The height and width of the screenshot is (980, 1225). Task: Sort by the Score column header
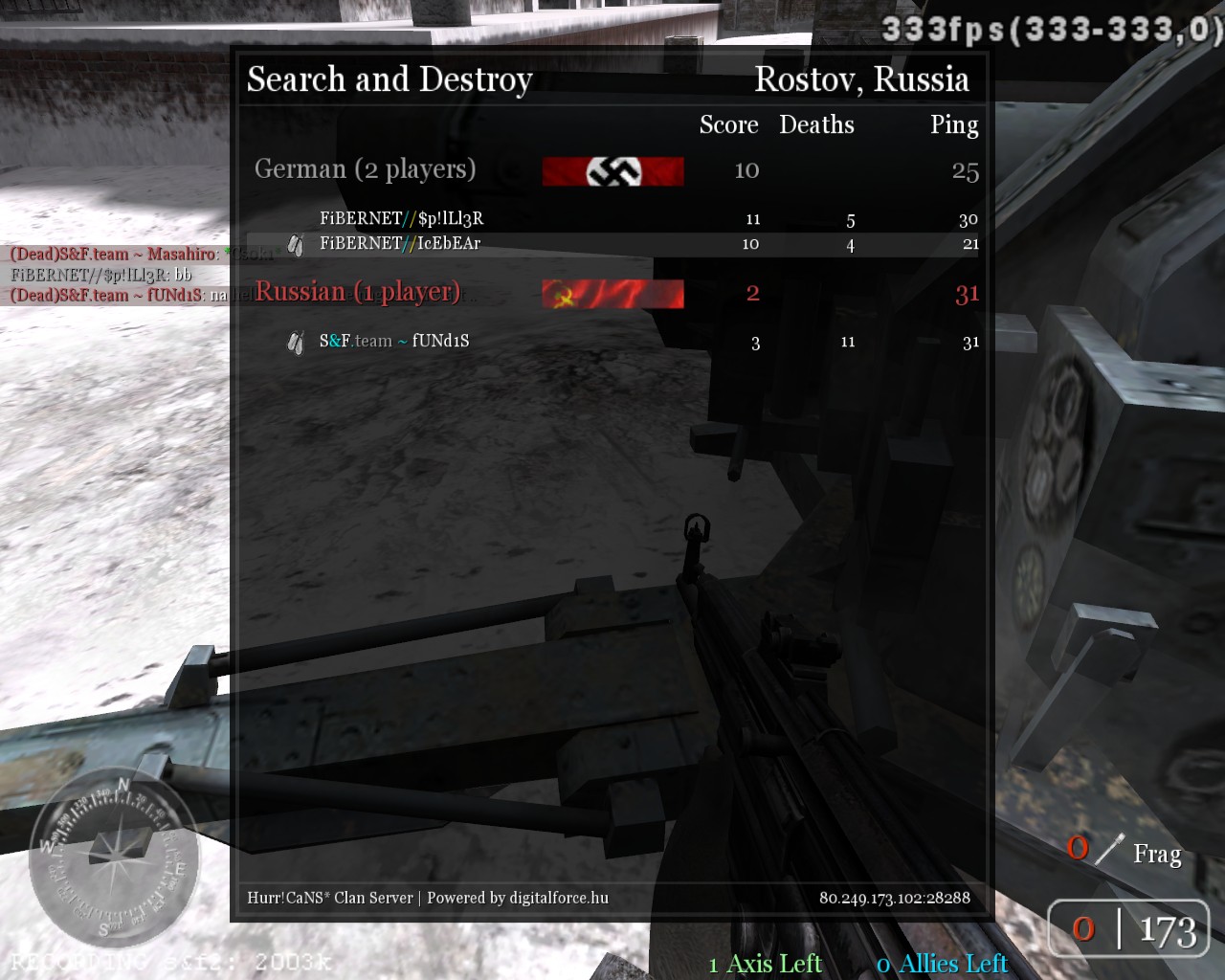pos(728,125)
